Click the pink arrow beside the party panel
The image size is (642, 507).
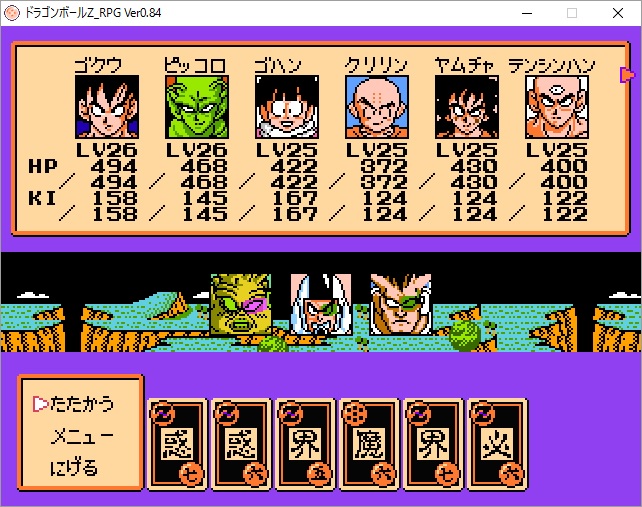pos(627,74)
